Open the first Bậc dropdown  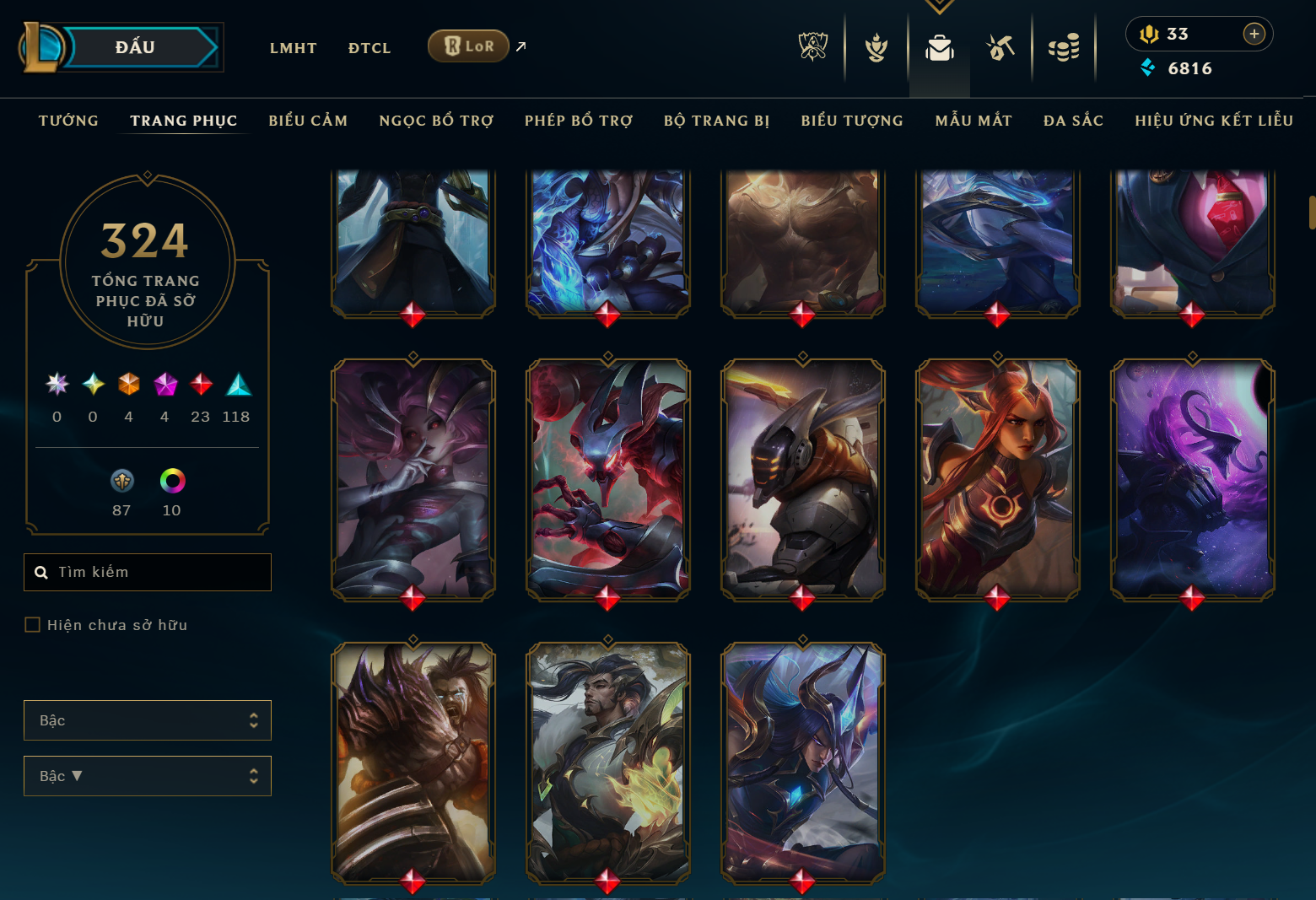pos(147,720)
